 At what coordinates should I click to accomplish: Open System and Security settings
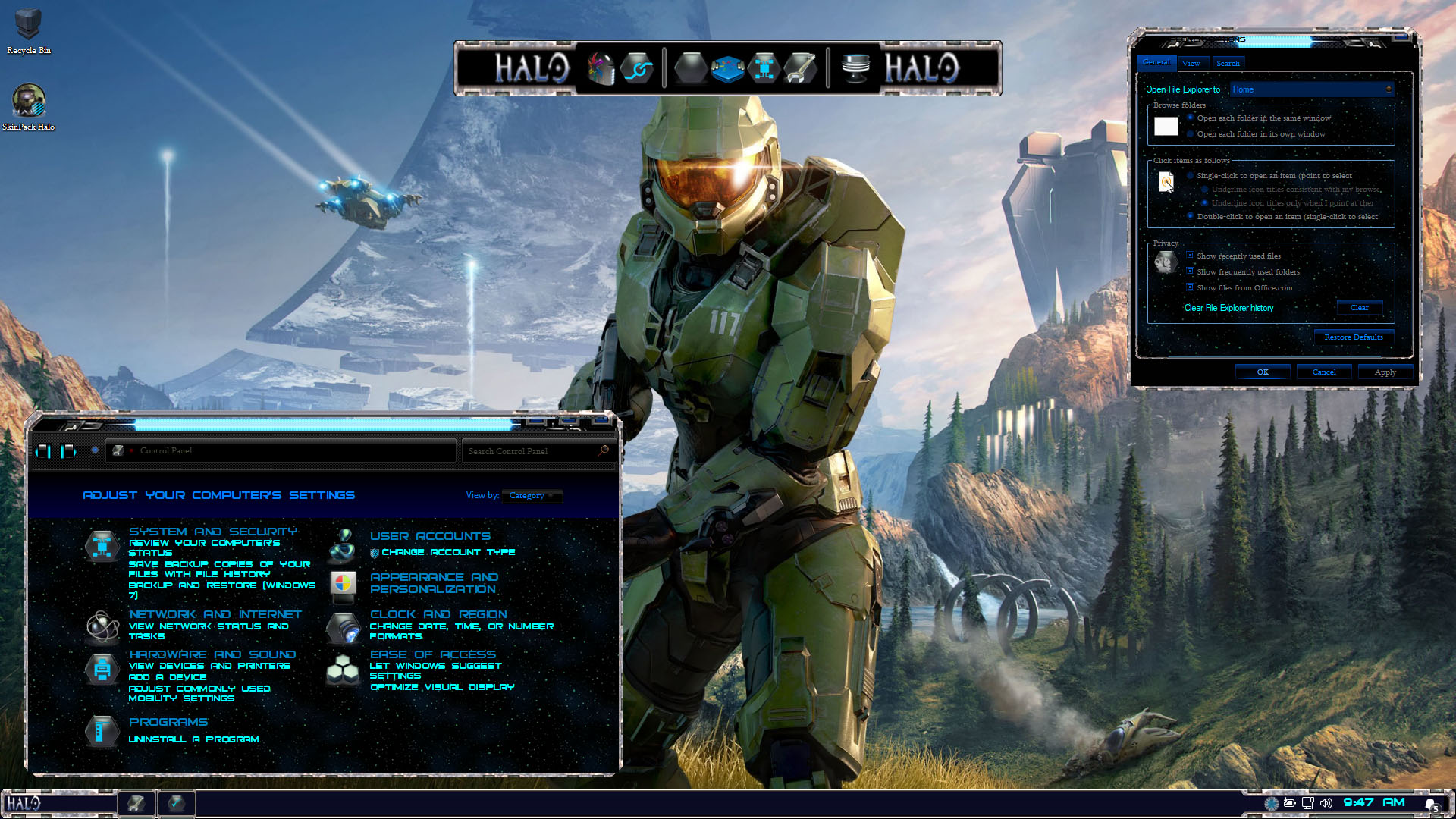[x=212, y=532]
